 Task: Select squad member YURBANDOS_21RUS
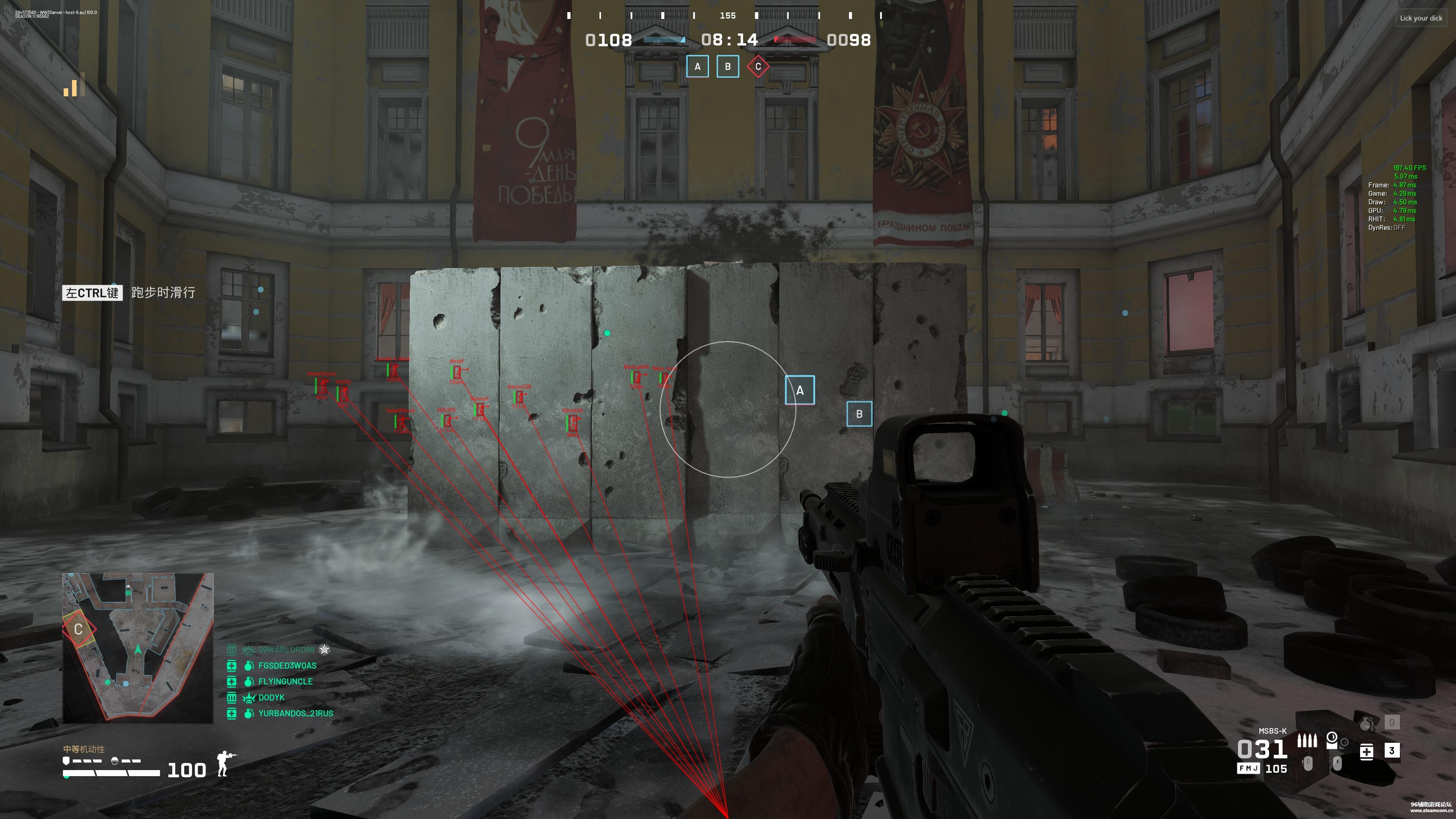[296, 713]
